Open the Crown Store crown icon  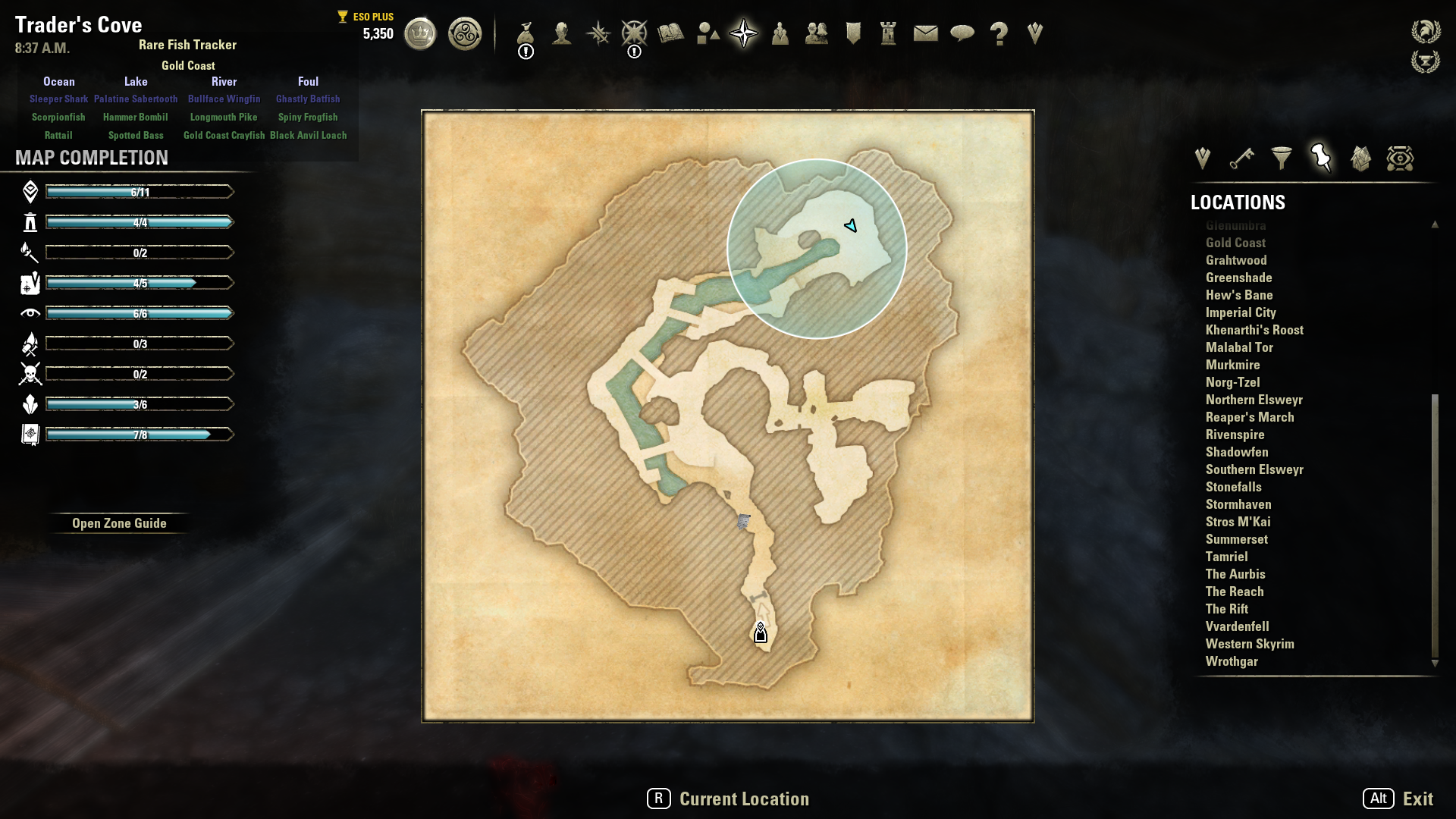pyautogui.click(x=420, y=33)
